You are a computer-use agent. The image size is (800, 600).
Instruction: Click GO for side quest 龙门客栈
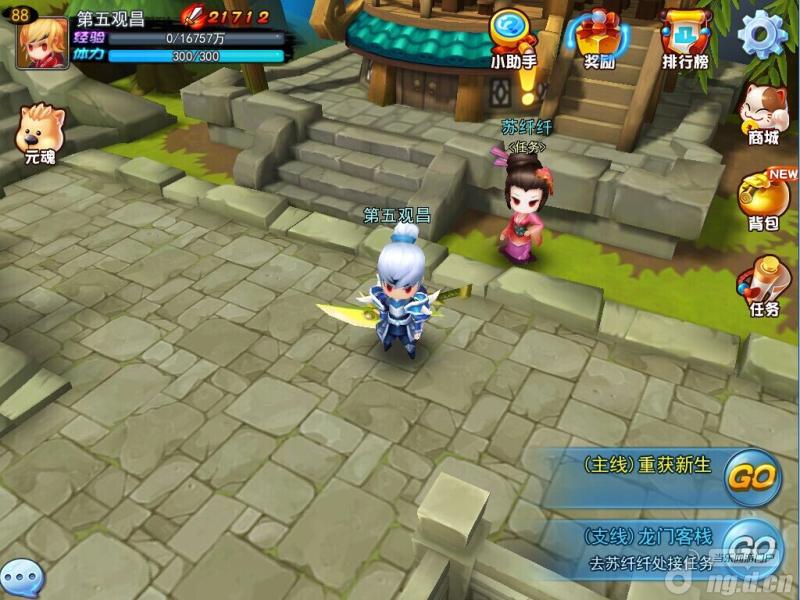click(751, 546)
